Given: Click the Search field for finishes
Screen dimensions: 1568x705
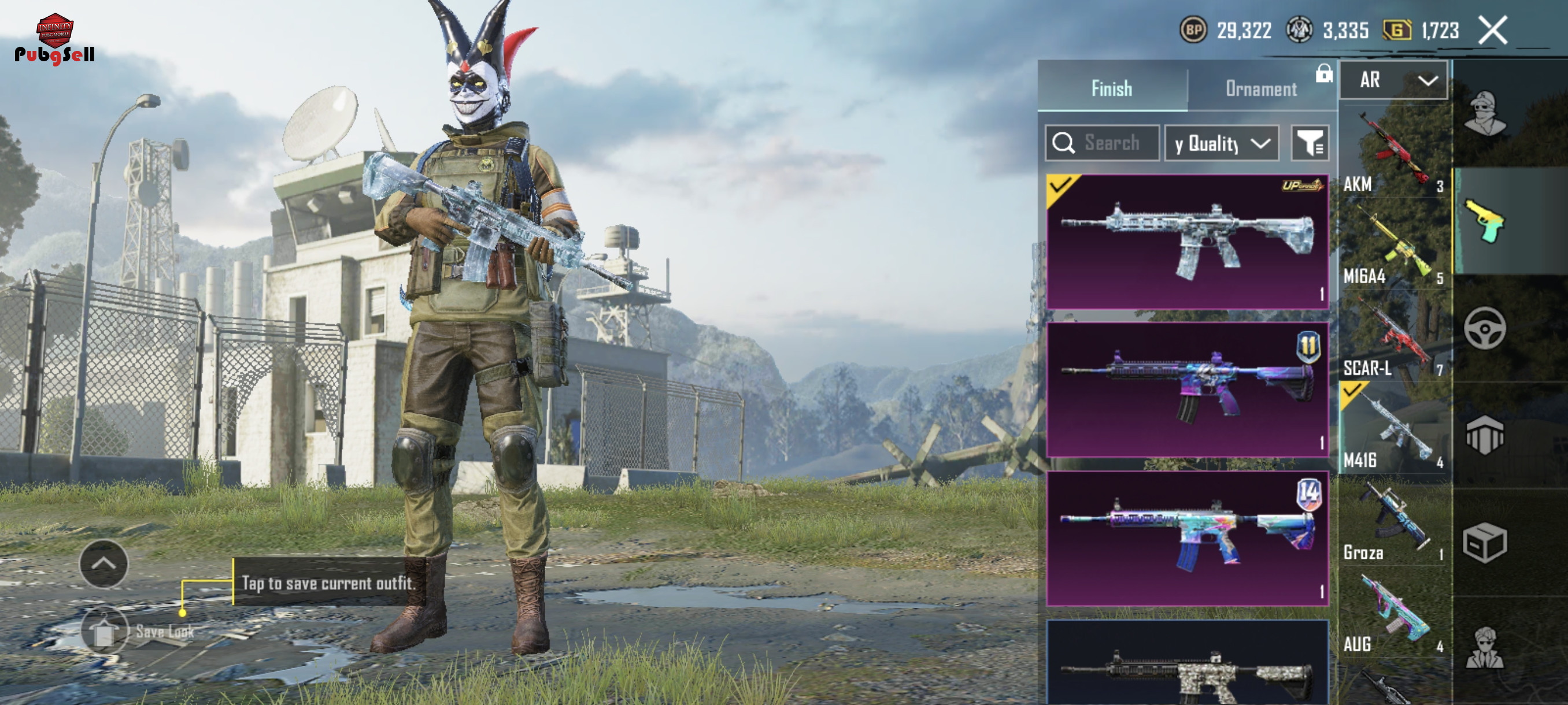Looking at the screenshot, I should point(1103,143).
